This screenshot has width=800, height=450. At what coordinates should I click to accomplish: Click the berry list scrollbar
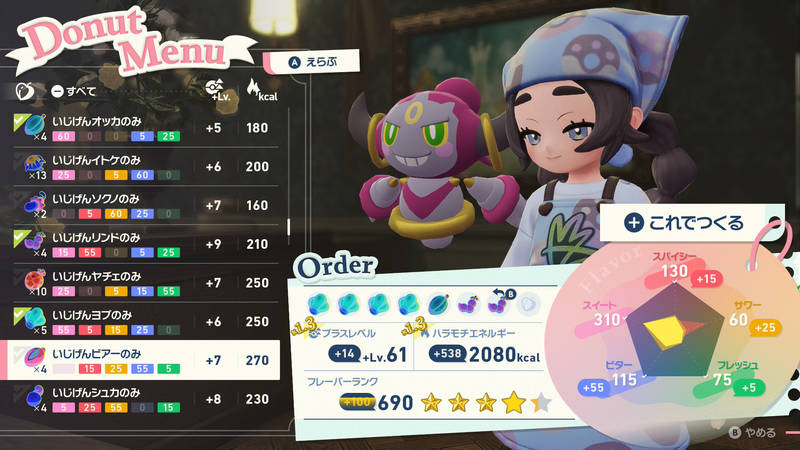click(291, 225)
